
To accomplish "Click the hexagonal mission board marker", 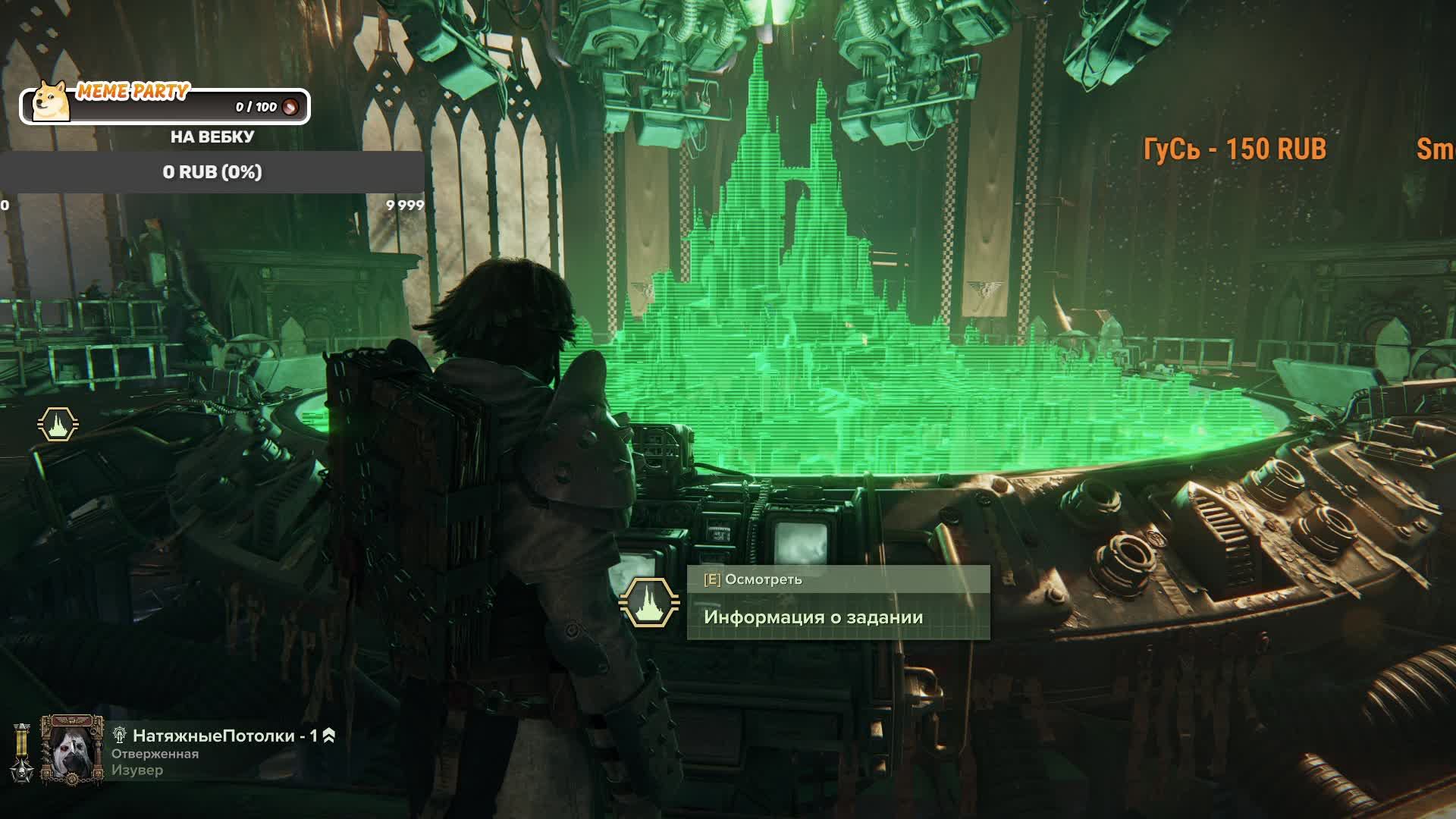I will click(x=58, y=425).
